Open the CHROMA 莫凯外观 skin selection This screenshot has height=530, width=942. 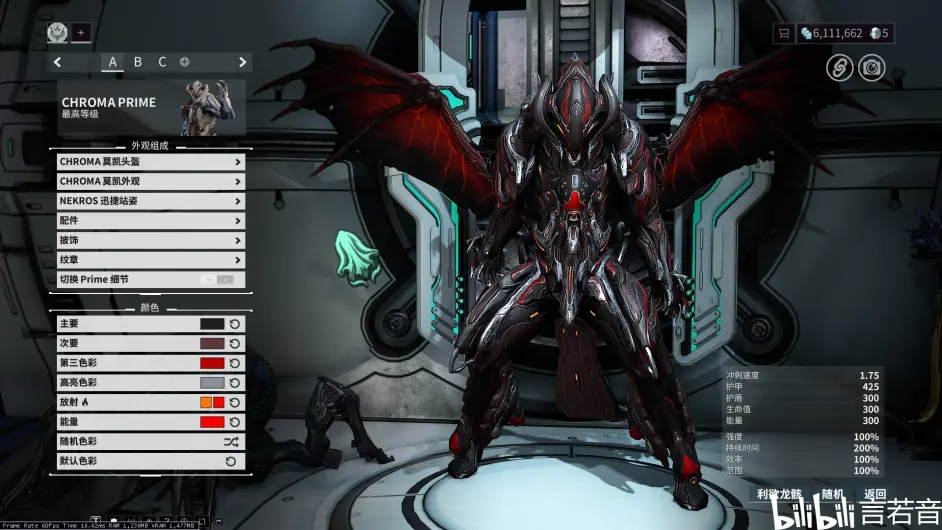[x=150, y=181]
